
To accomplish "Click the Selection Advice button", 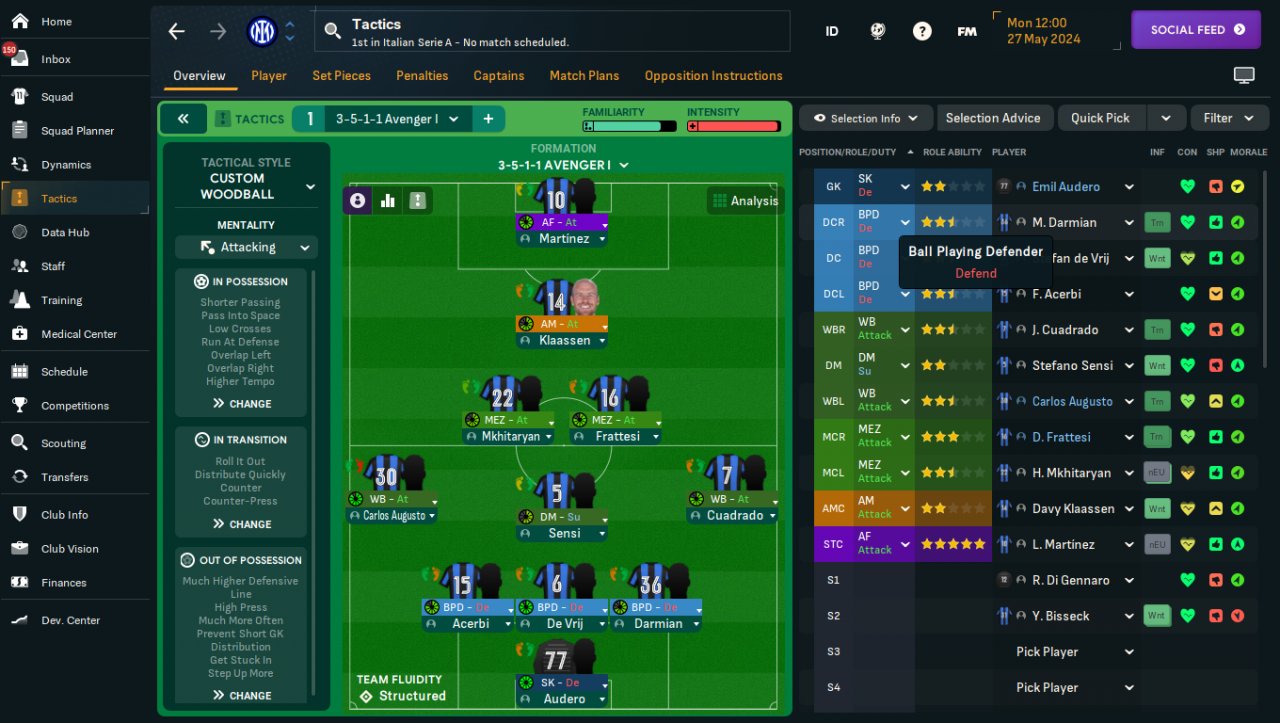I will click(x=992, y=118).
